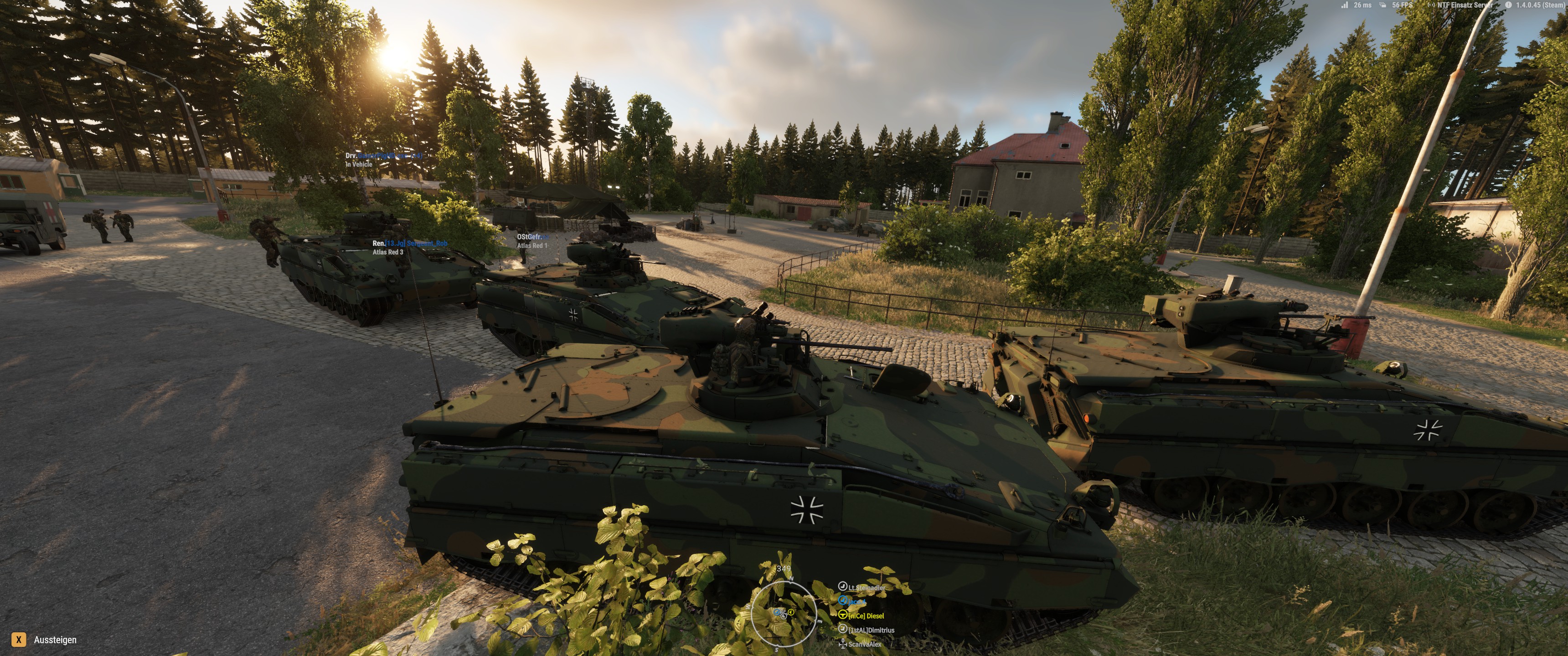Click the circular compass radar

coord(783,613)
